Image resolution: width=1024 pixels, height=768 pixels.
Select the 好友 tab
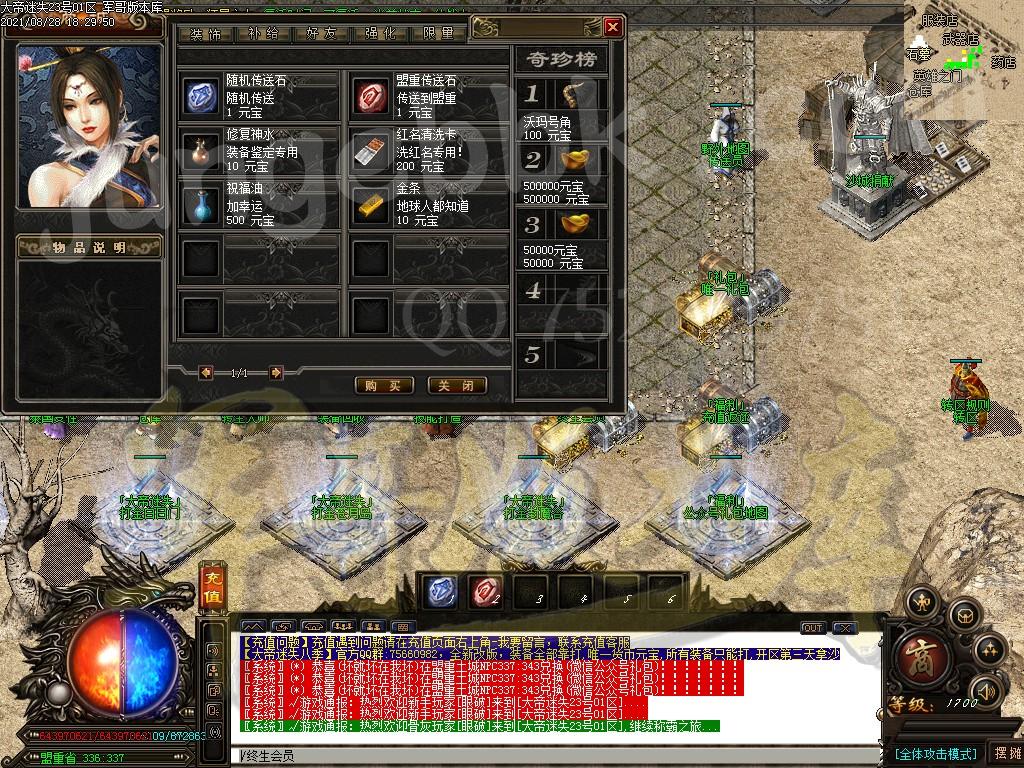pos(321,33)
